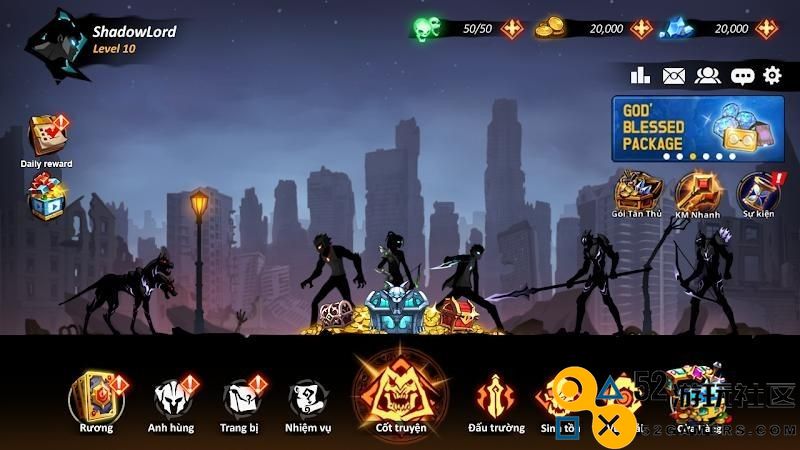Show the leaderboard rankings
The width and height of the screenshot is (800, 450).
tap(641, 75)
